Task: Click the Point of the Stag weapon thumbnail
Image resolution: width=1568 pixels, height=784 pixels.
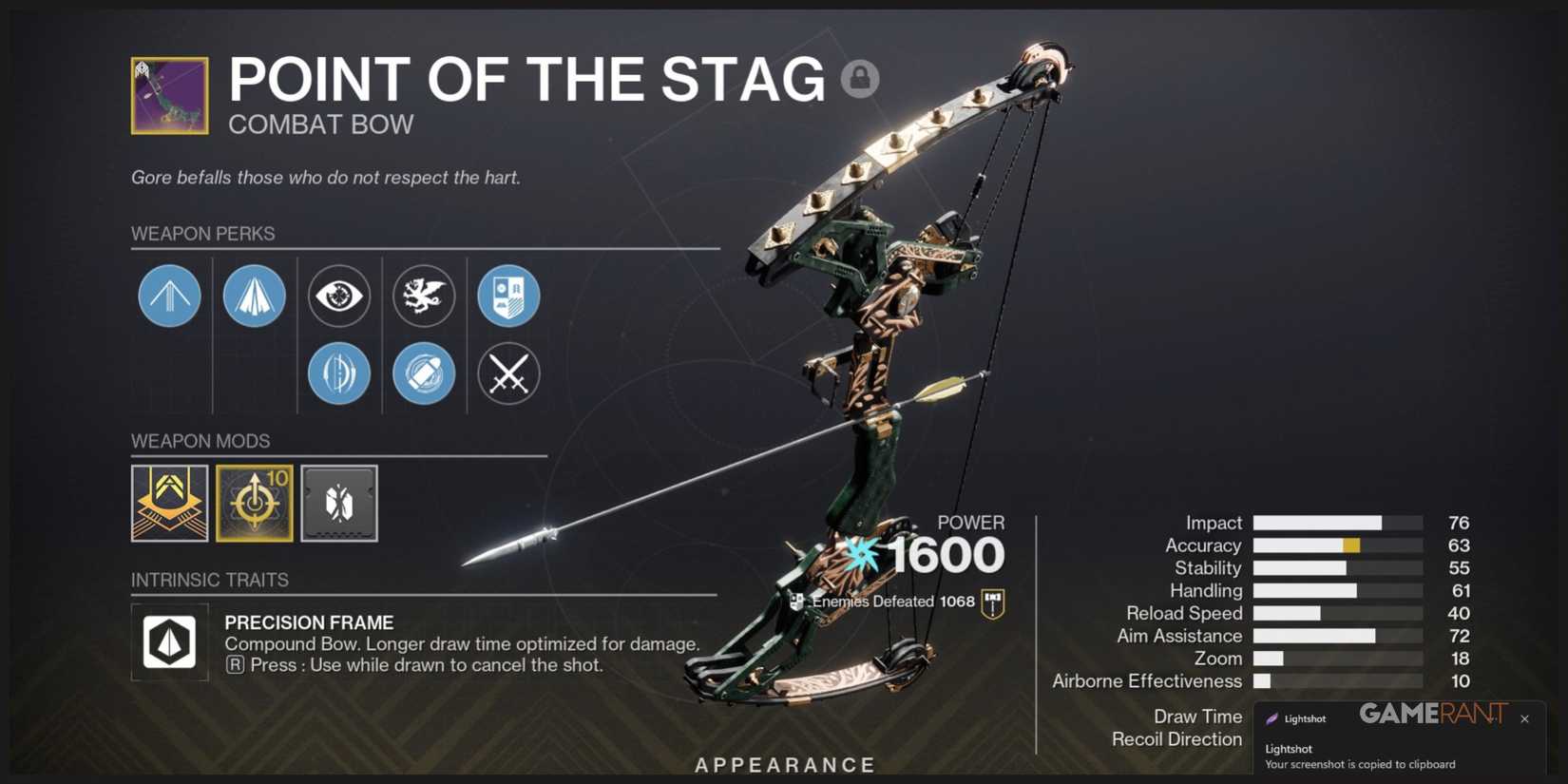Action: 168,95
